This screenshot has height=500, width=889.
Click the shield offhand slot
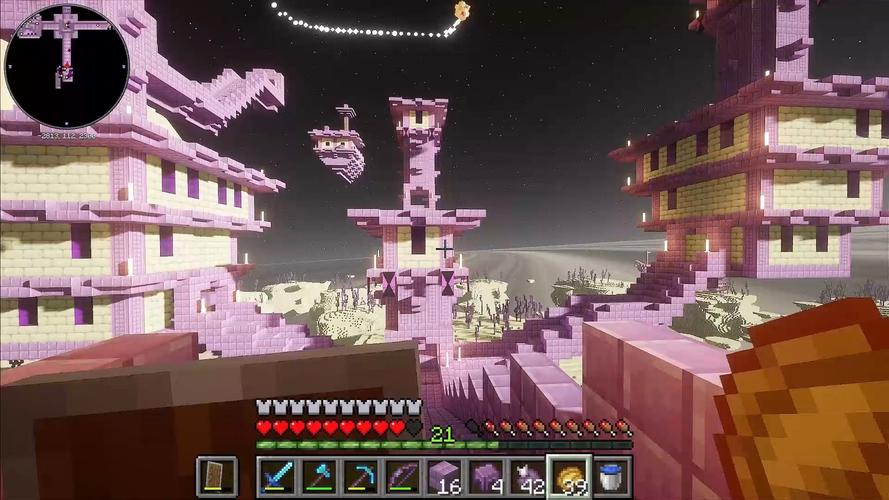coord(216,476)
